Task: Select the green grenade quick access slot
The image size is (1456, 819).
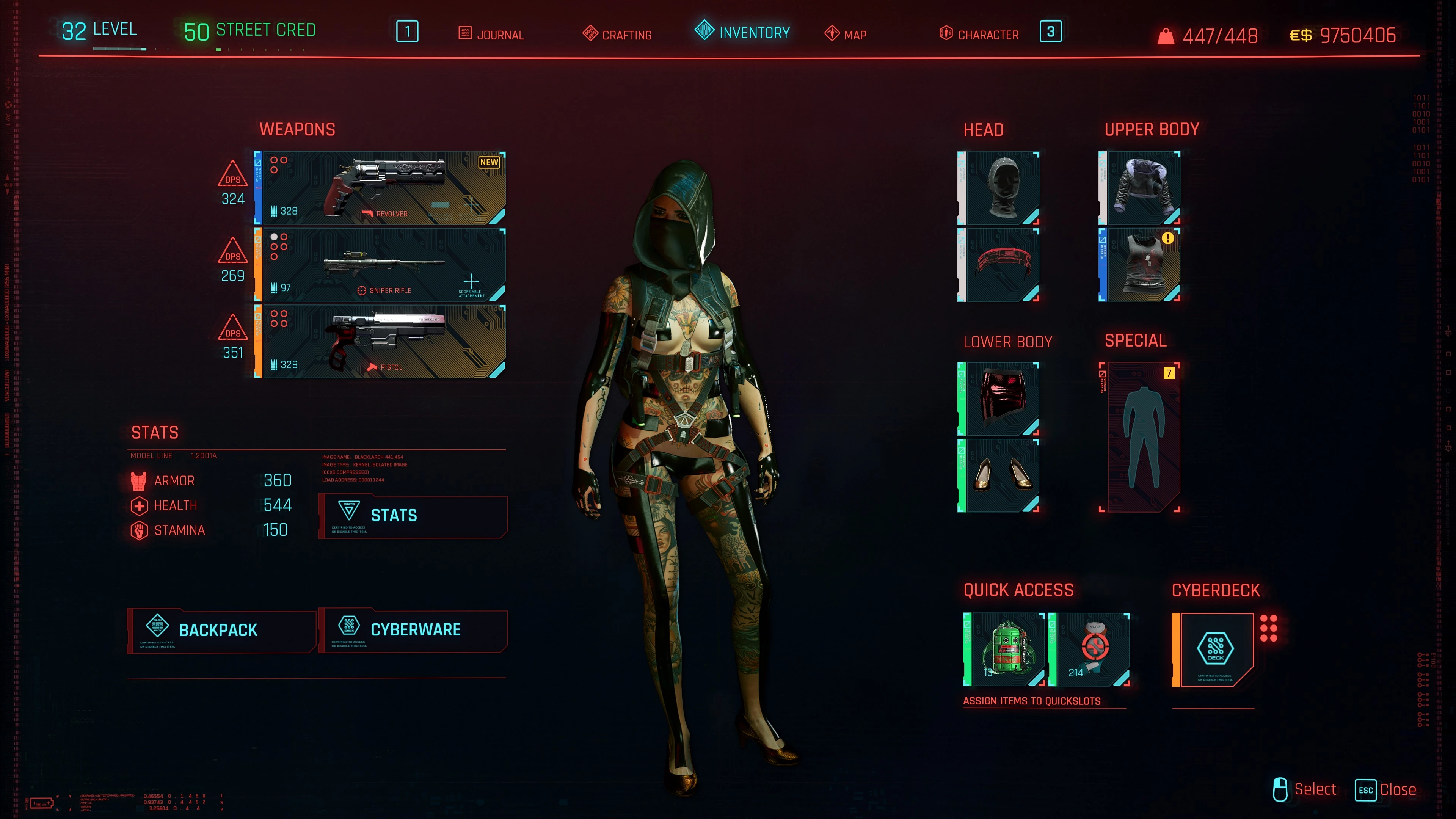Action: tap(1005, 650)
